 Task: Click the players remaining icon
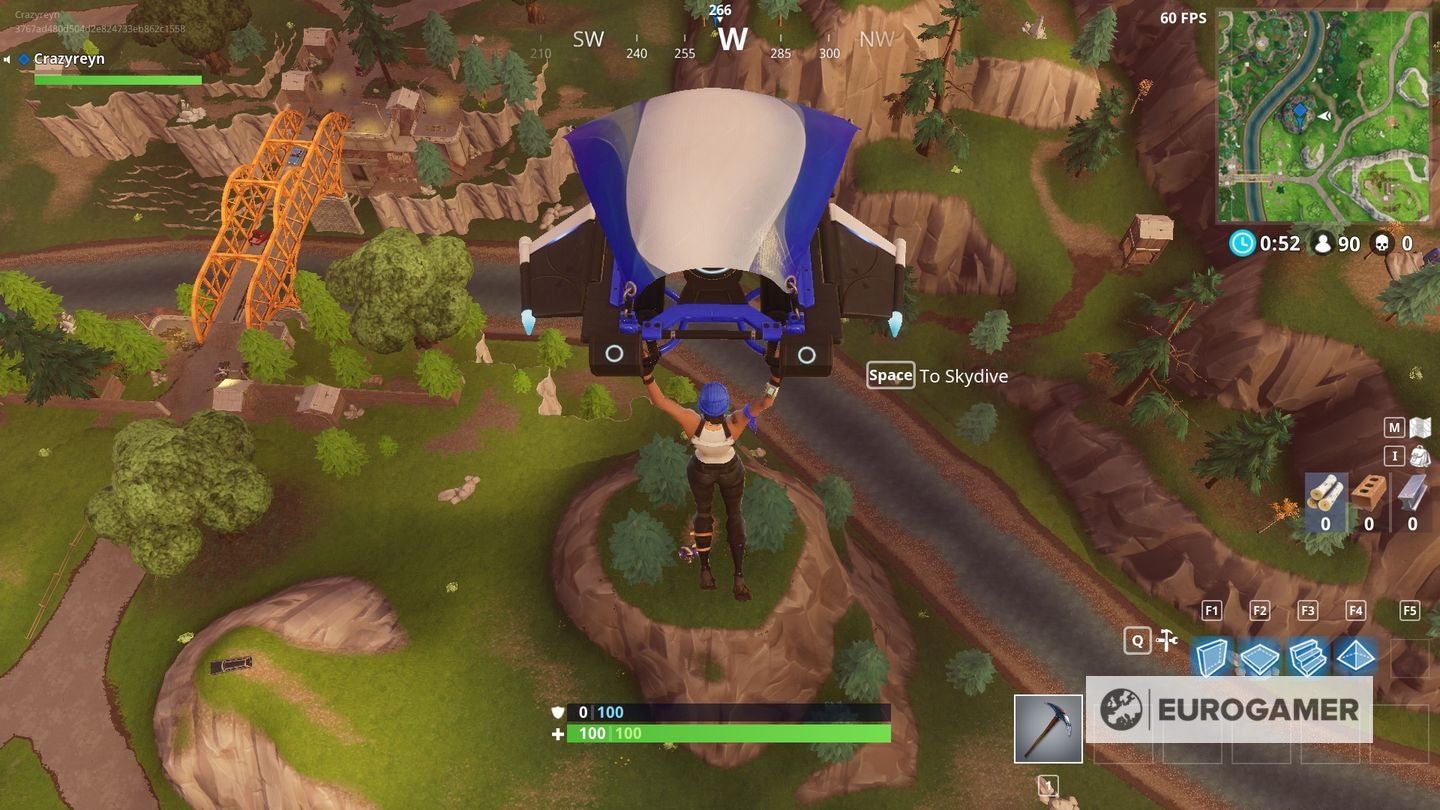pyautogui.click(x=1325, y=243)
